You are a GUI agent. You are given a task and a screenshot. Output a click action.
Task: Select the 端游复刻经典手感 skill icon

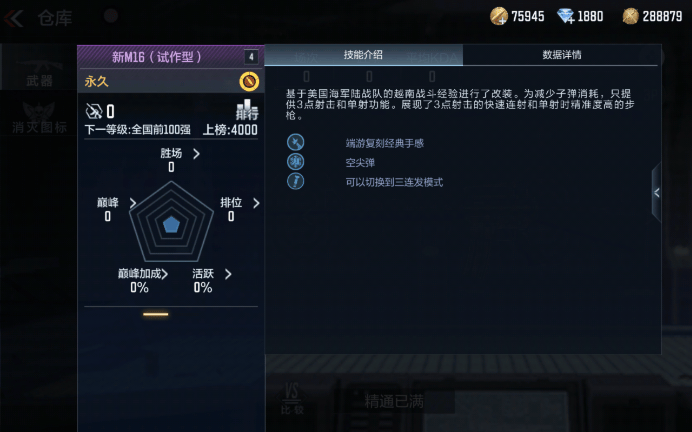[x=295, y=143]
